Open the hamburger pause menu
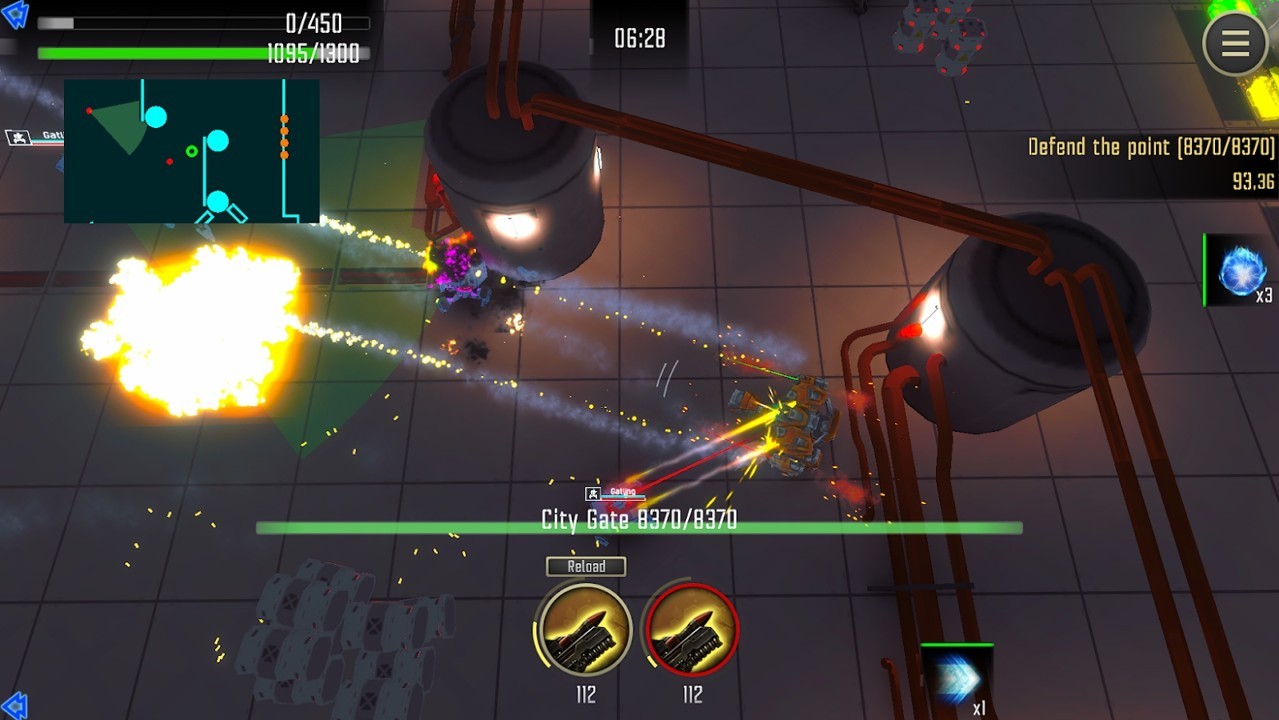Screen dimensions: 1279x720 click(1235, 43)
